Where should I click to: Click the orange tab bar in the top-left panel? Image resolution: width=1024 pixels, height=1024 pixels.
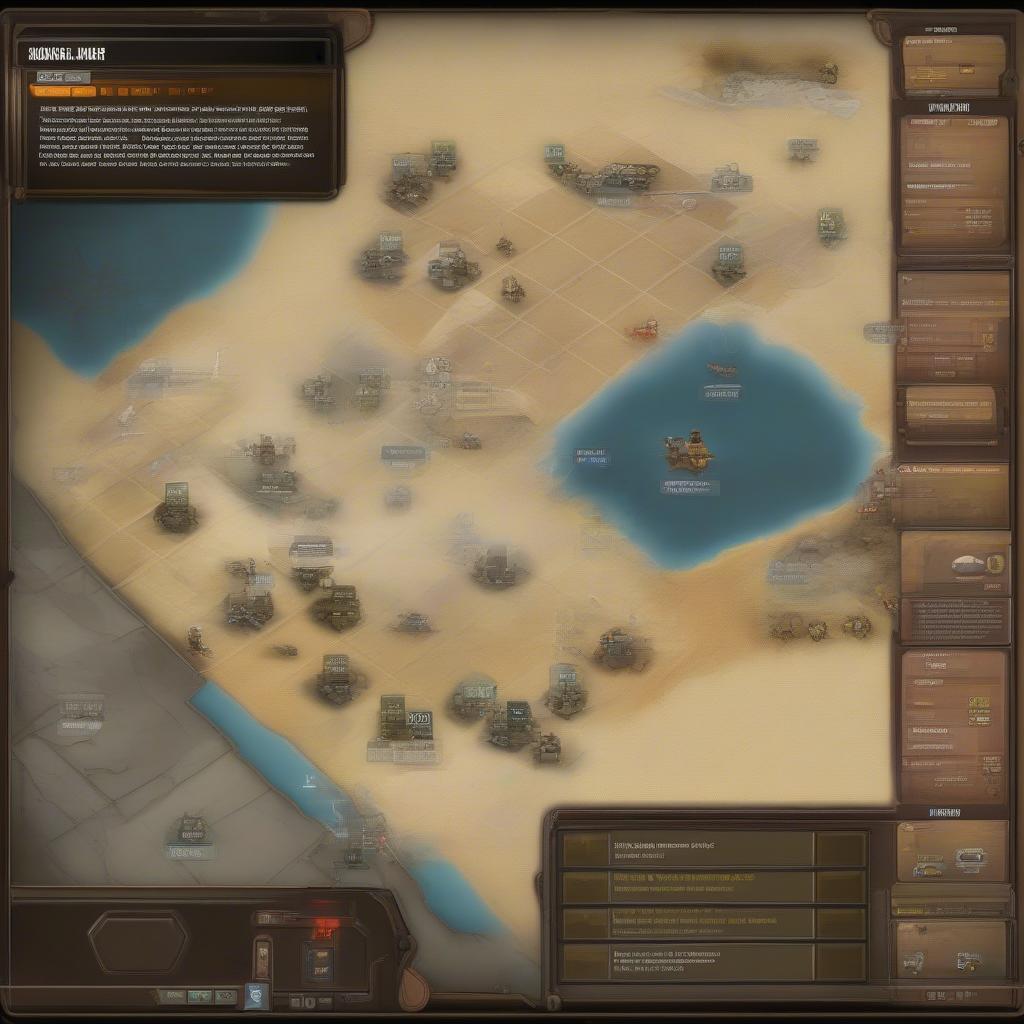tap(170, 91)
